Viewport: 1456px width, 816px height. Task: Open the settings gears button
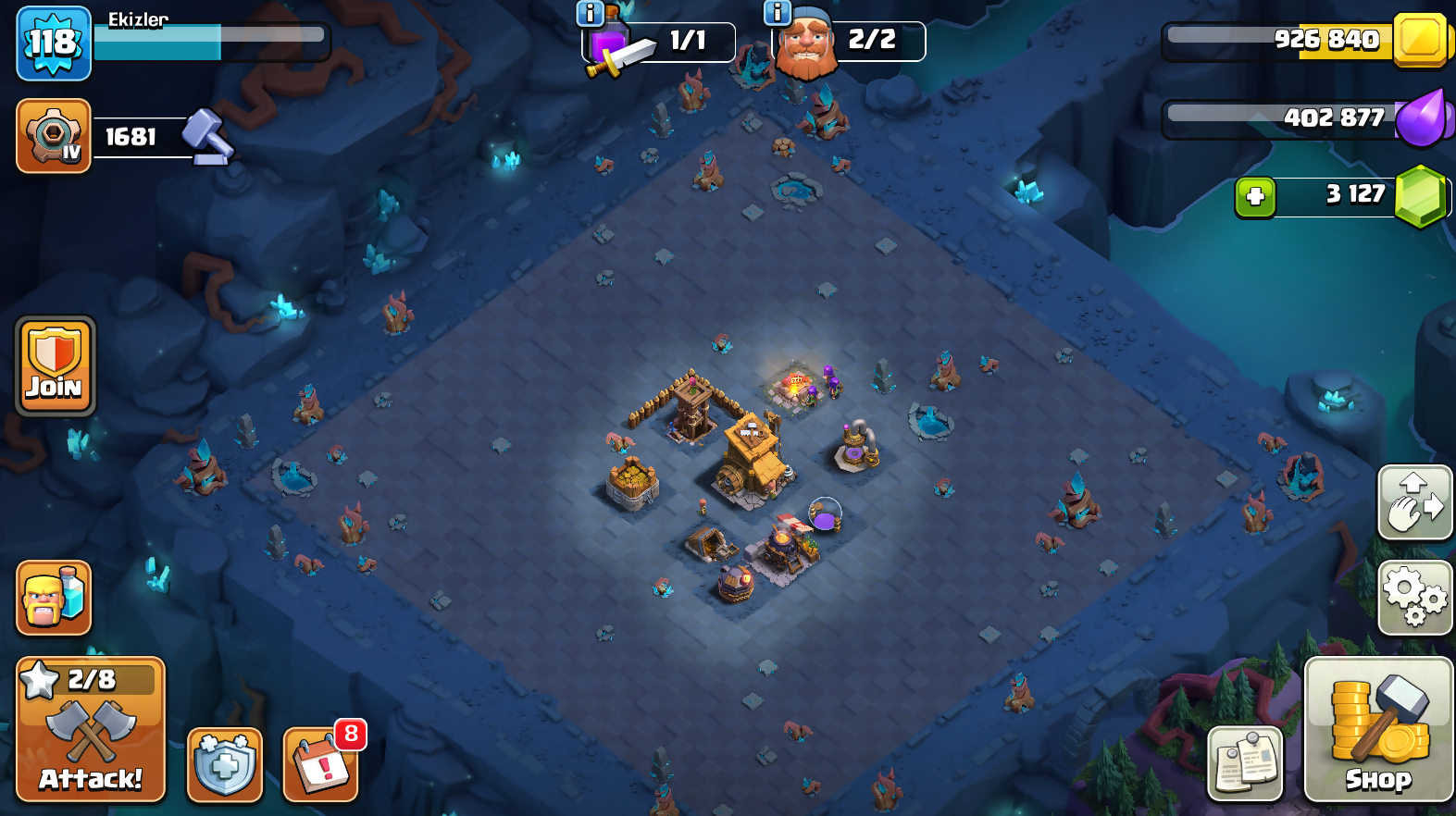pyautogui.click(x=1414, y=598)
